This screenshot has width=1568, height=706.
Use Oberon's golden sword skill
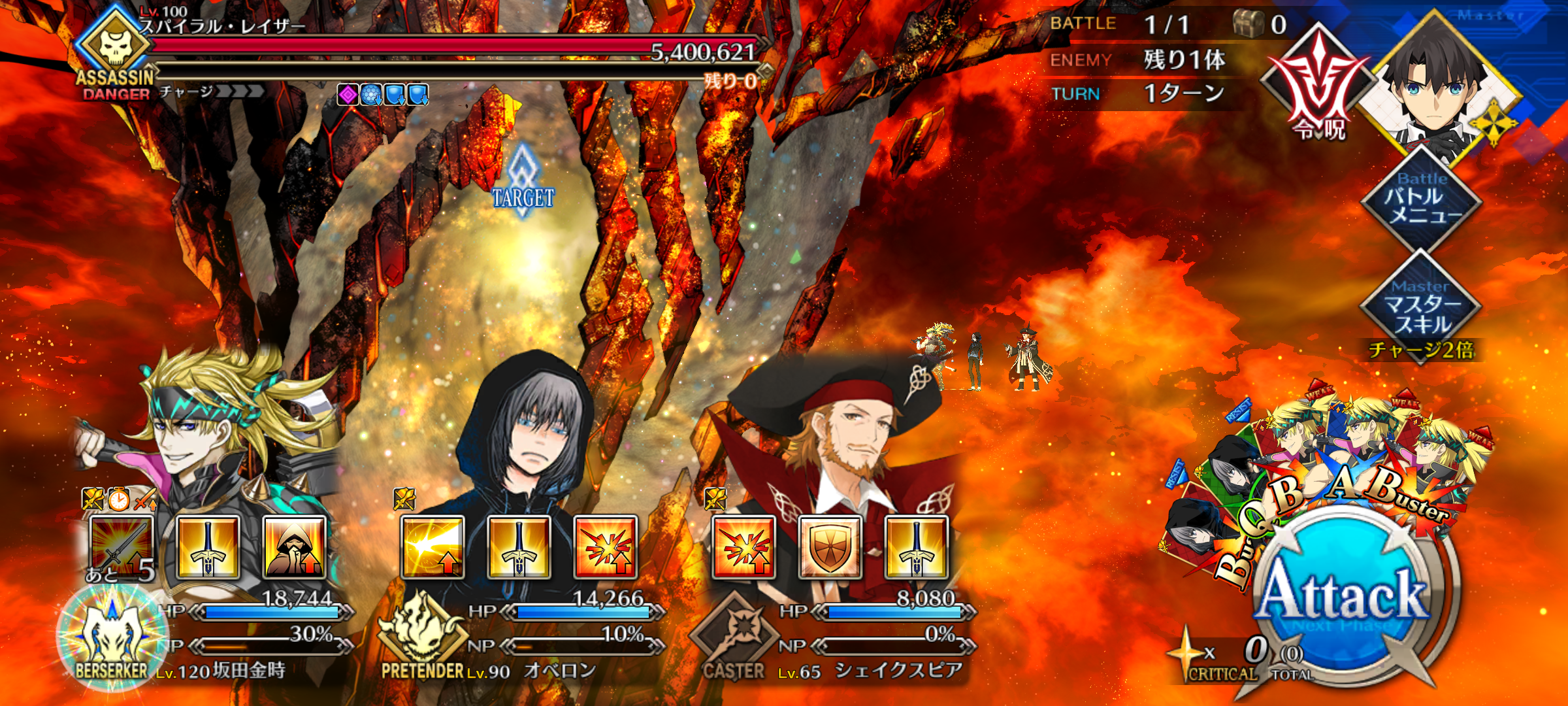[x=519, y=547]
